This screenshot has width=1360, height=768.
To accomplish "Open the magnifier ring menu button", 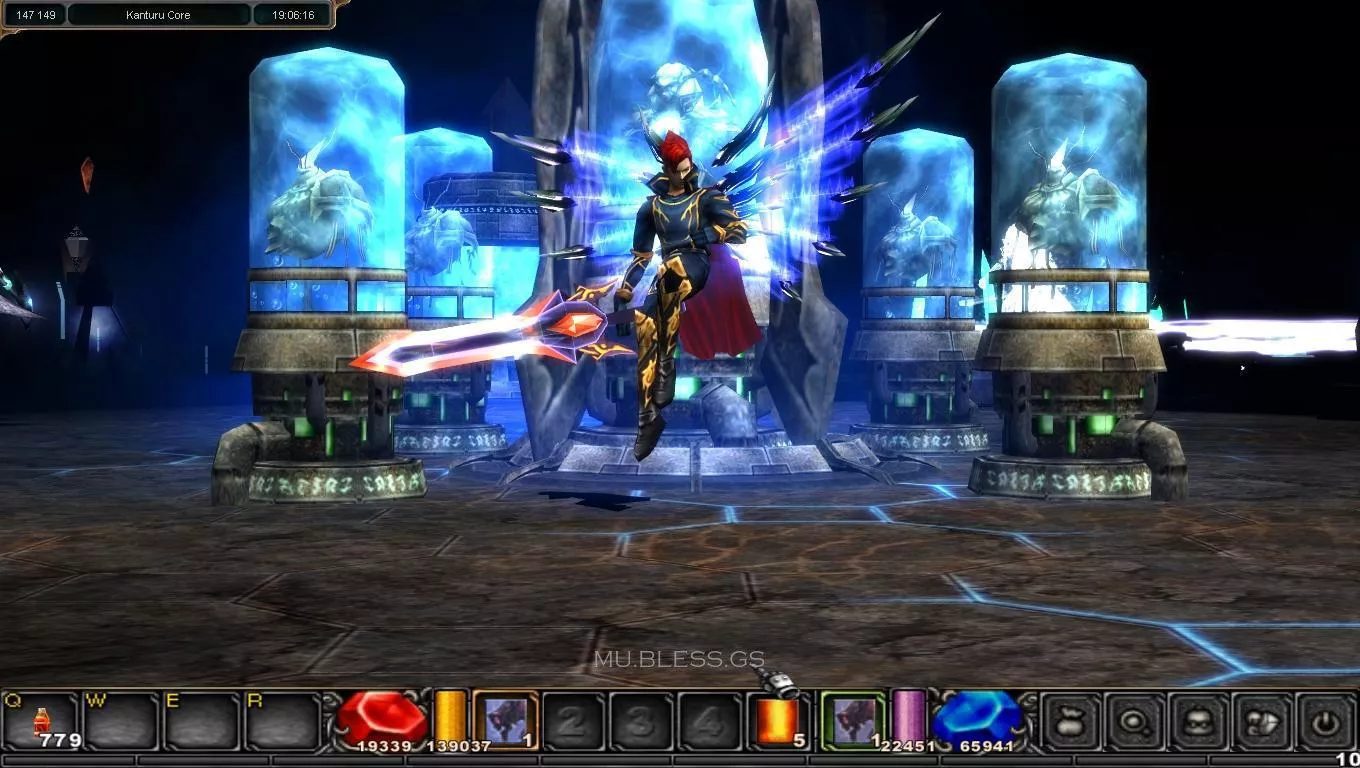I will (x=1135, y=721).
